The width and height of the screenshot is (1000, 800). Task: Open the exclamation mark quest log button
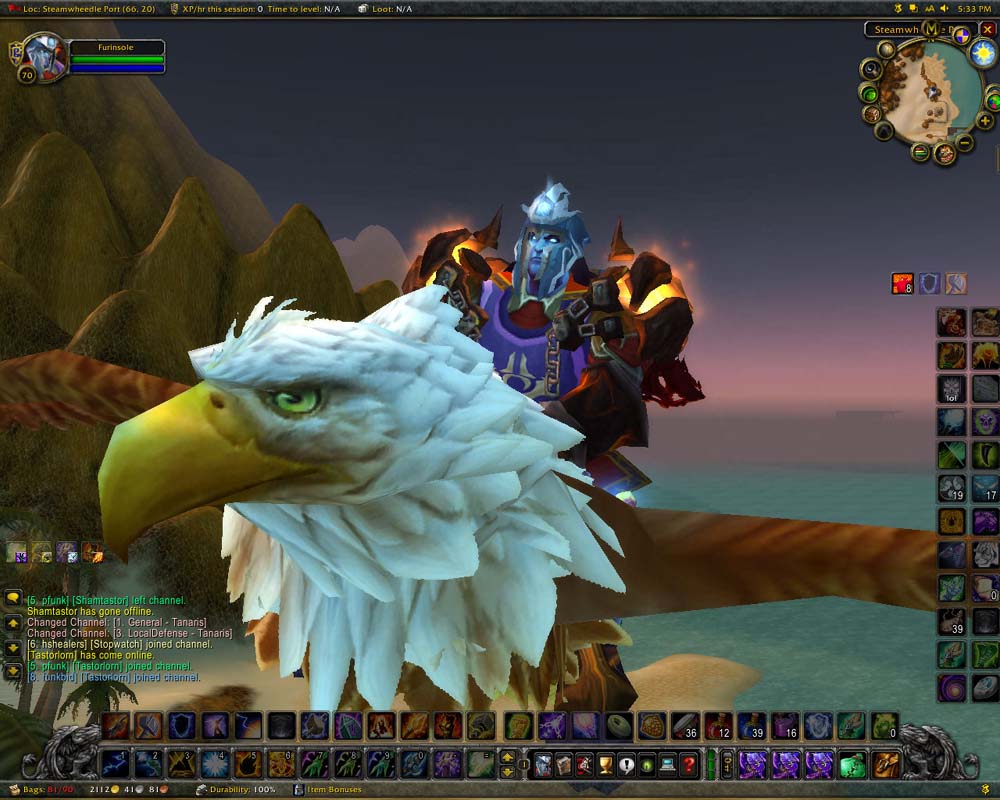pos(626,765)
